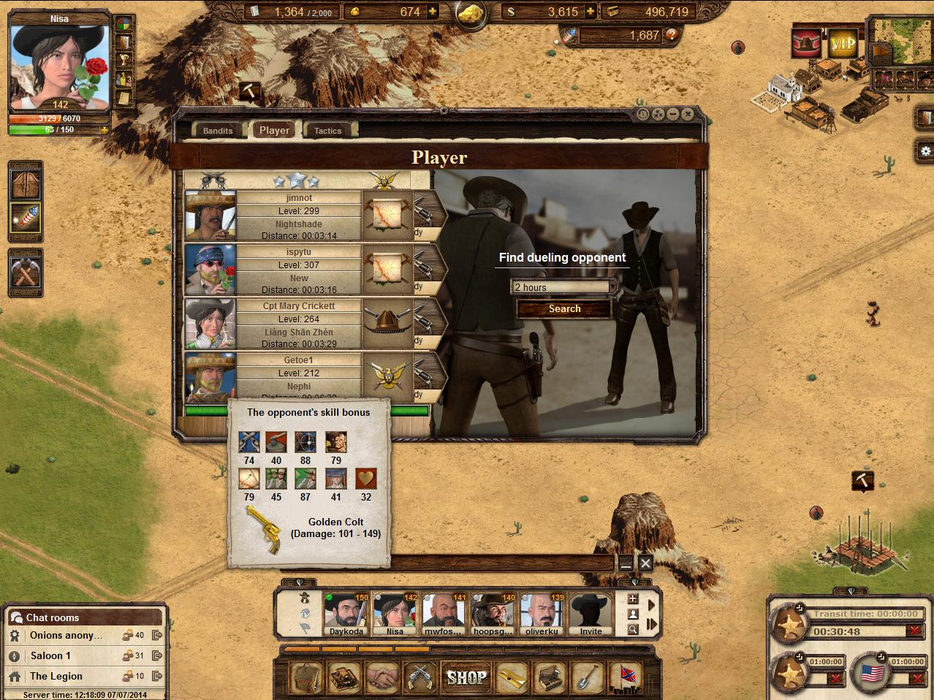
Task: Close the Player duel window
Action: pos(690,114)
